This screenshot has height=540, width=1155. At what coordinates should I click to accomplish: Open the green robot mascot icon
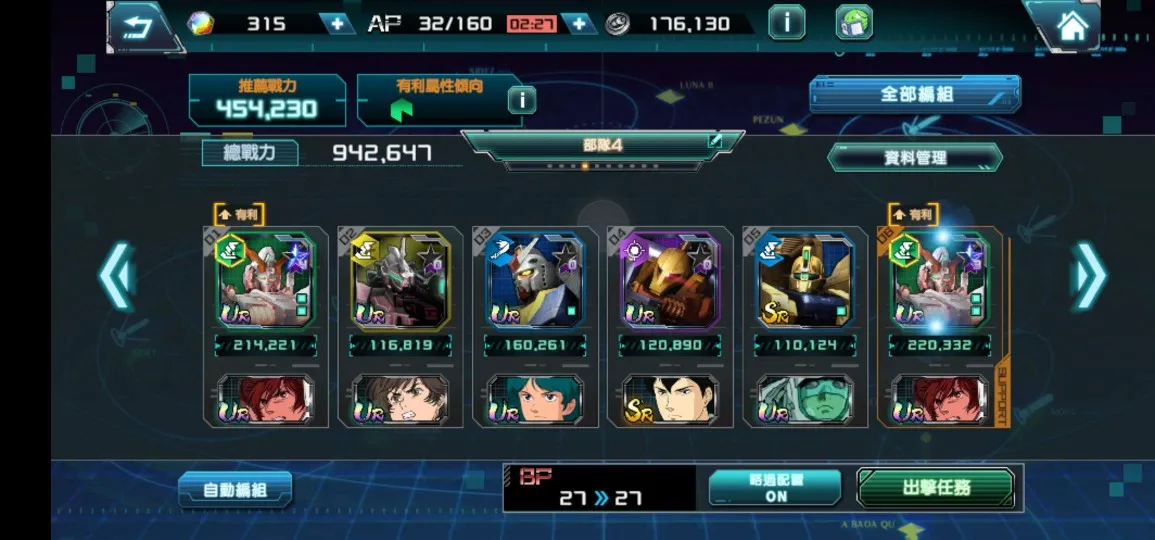click(x=854, y=23)
